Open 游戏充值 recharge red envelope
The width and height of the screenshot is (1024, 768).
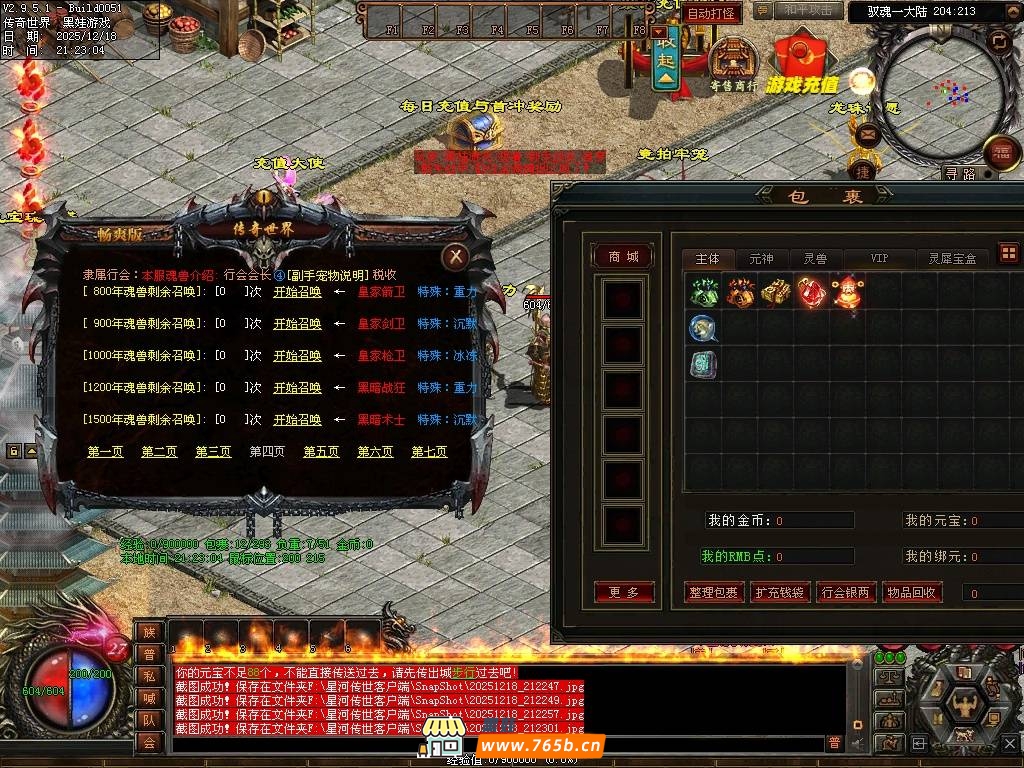point(802,60)
